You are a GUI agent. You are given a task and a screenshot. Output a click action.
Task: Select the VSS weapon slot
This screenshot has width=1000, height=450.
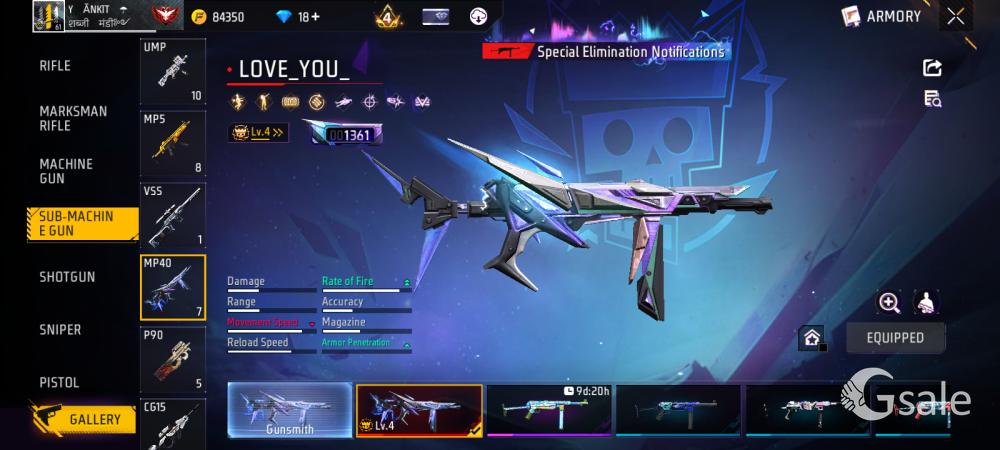point(173,215)
